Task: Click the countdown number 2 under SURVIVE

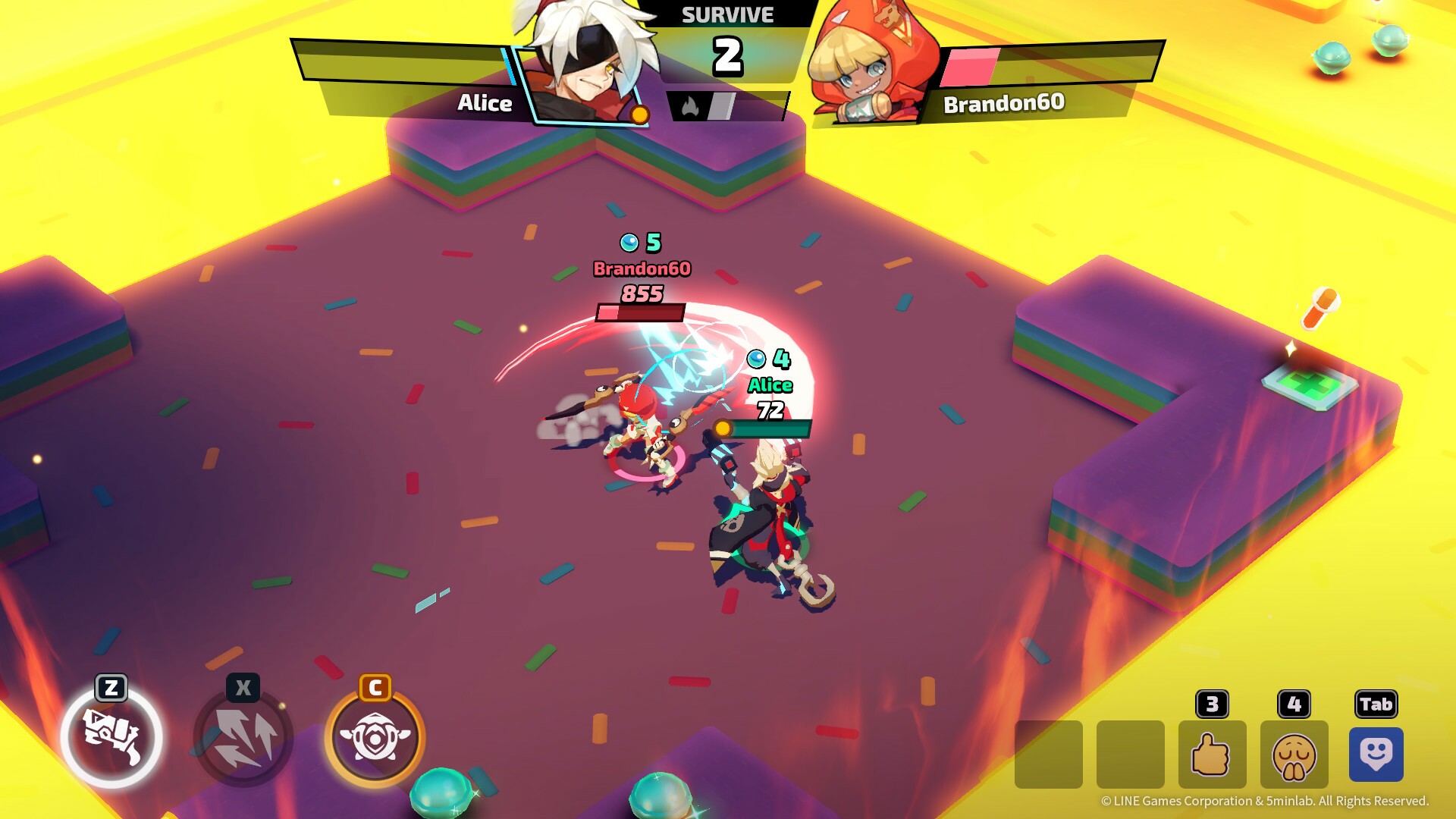Action: tap(727, 55)
